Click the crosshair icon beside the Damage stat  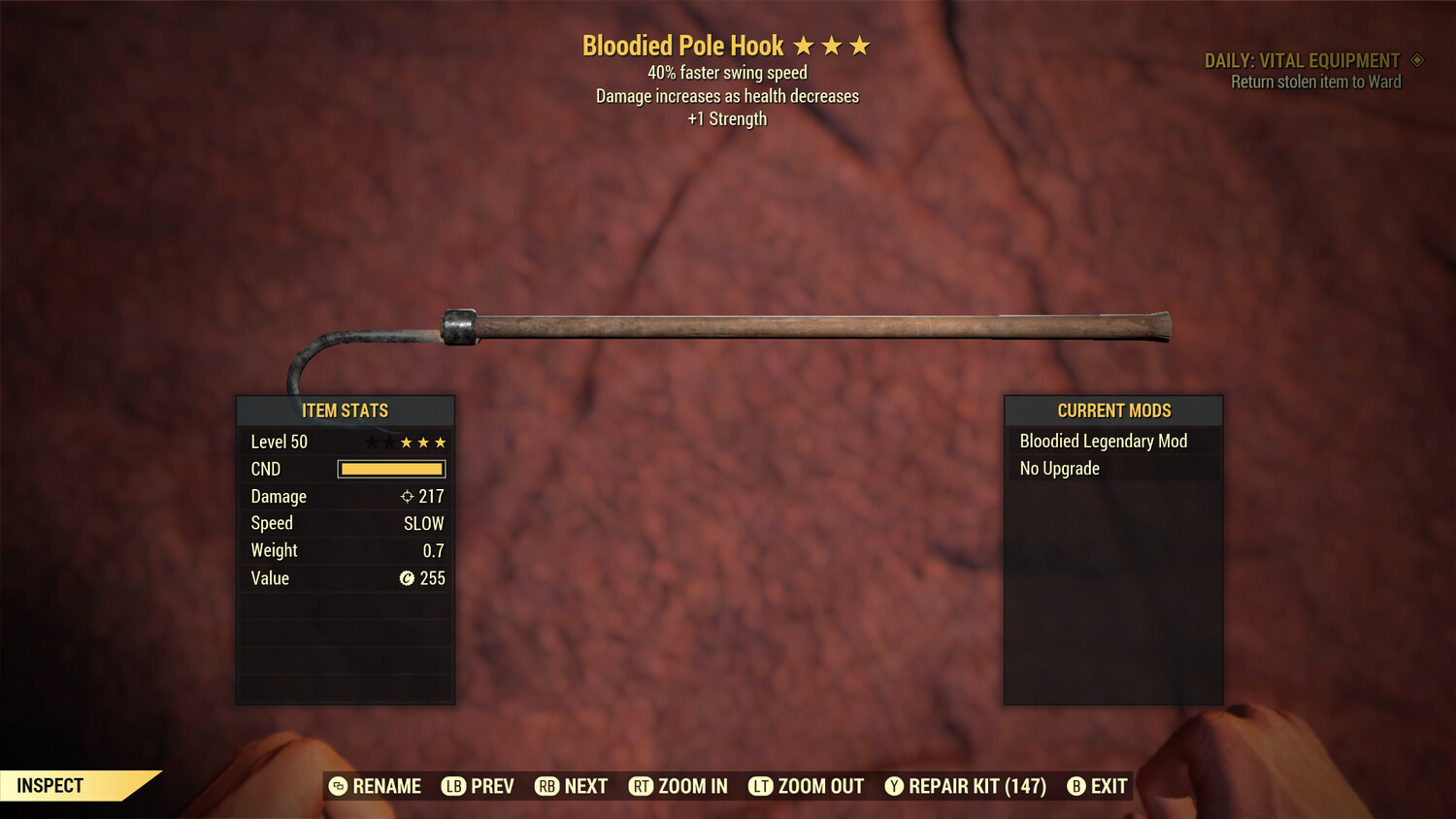point(409,496)
